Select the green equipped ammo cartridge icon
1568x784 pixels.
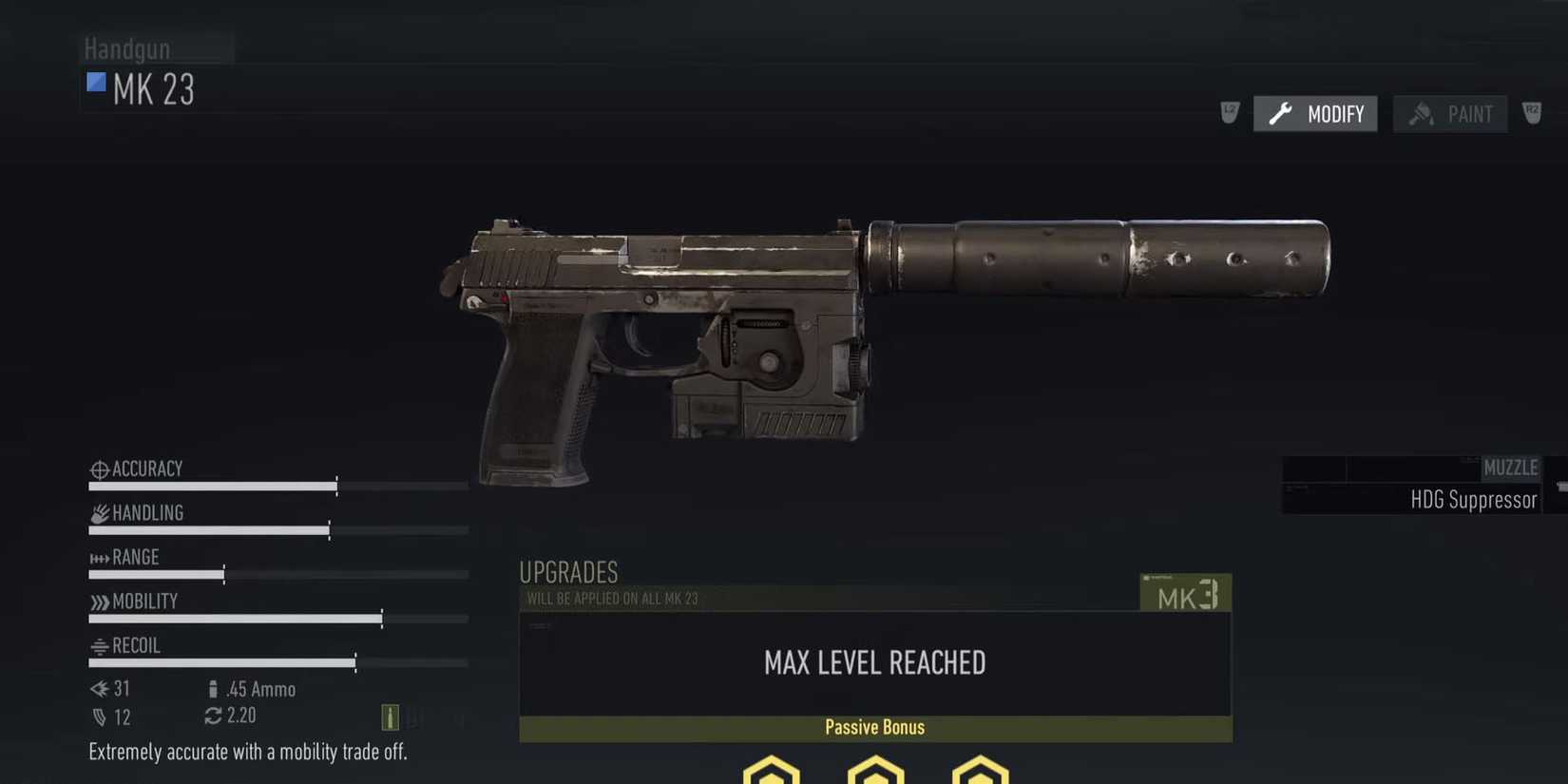[390, 717]
